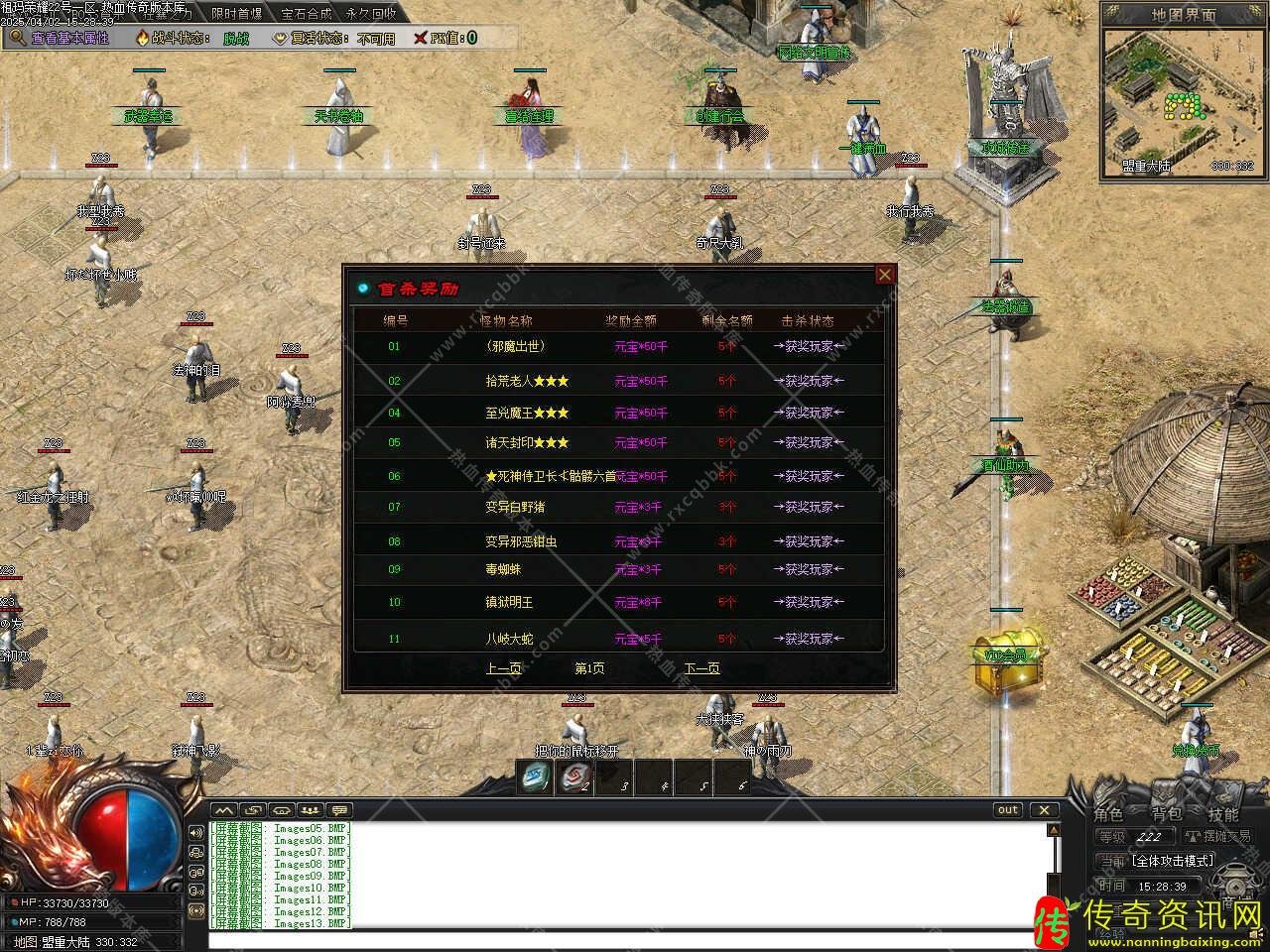Image resolution: width=1270 pixels, height=952 pixels.
Task: View 获奖玩家 for 八岐大蛇 row
Action: (x=809, y=639)
